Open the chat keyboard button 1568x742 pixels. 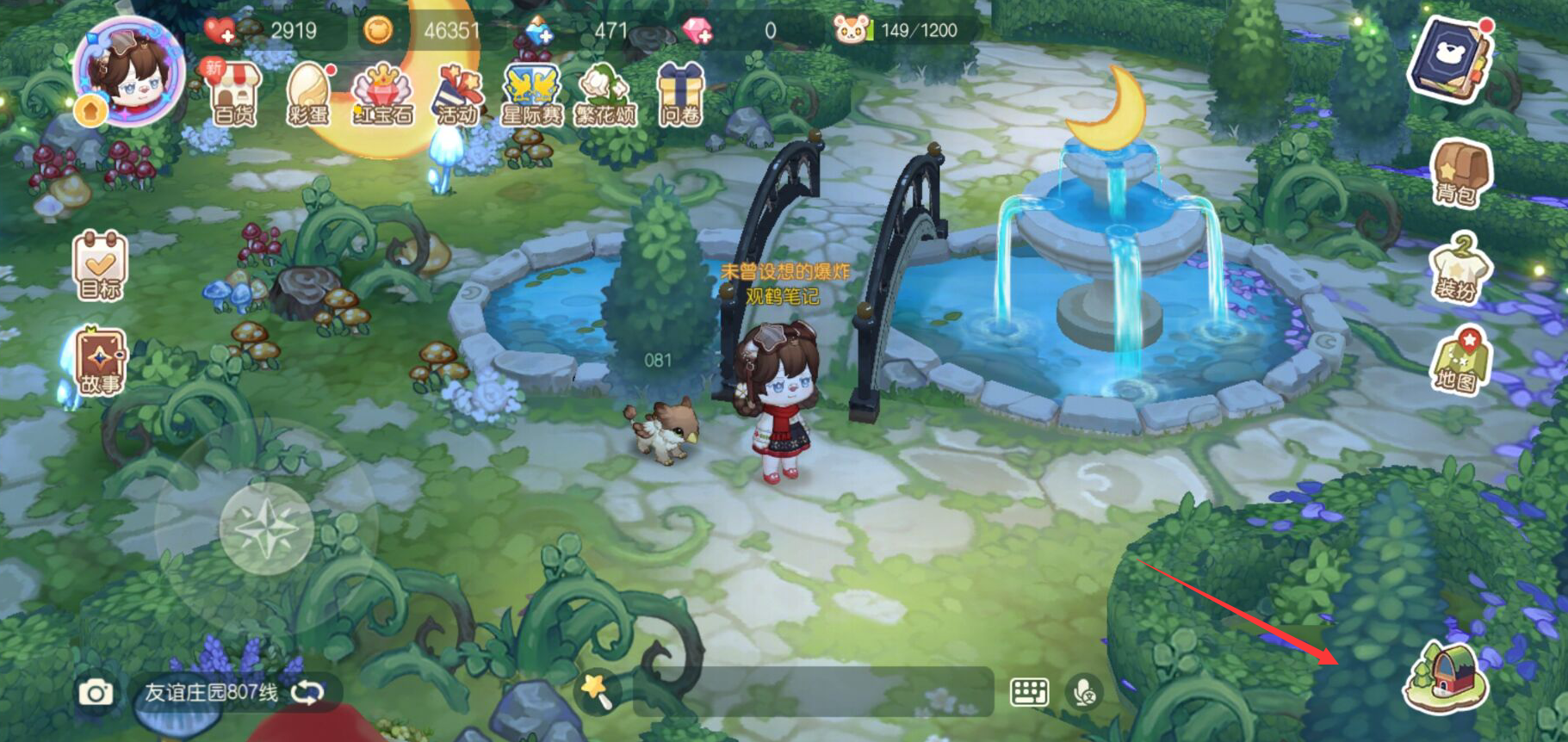1029,691
